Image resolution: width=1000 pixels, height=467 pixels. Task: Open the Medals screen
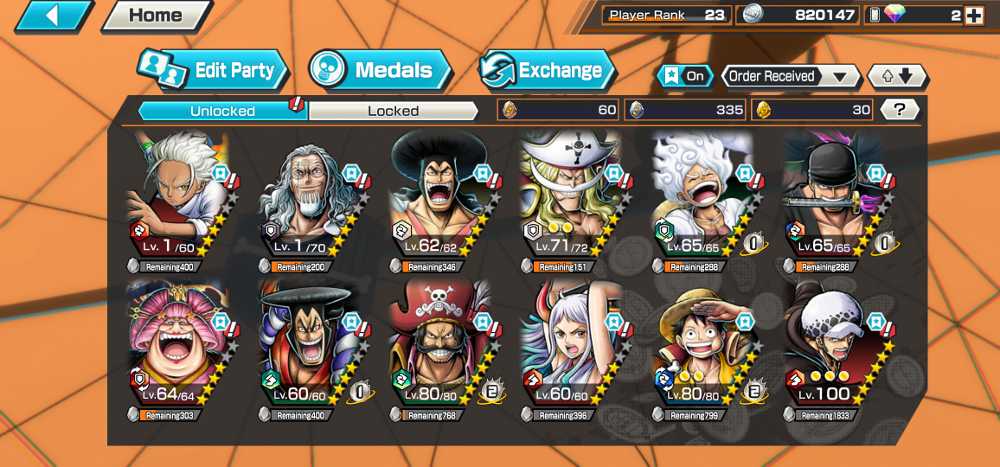click(380, 71)
